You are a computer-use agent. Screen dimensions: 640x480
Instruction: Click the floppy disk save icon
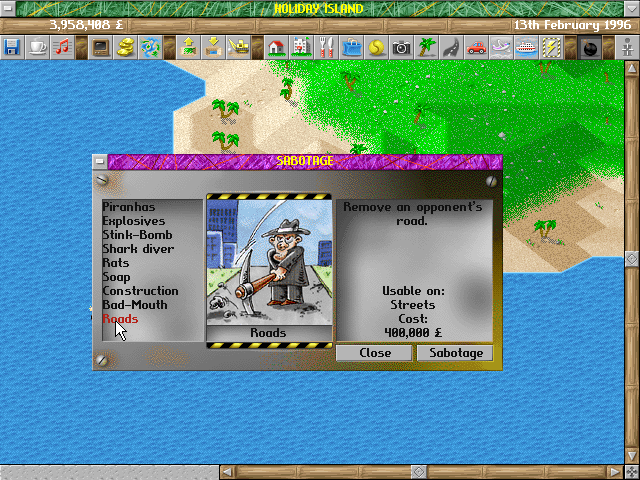coord(12,46)
